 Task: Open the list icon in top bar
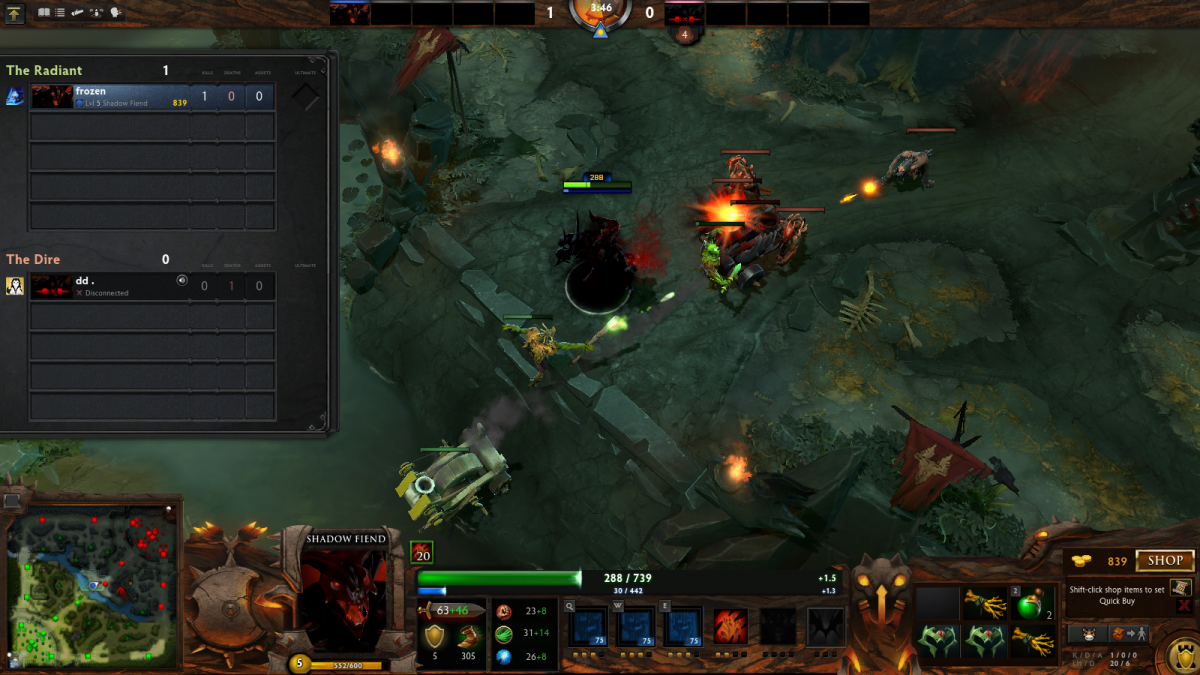pos(60,13)
